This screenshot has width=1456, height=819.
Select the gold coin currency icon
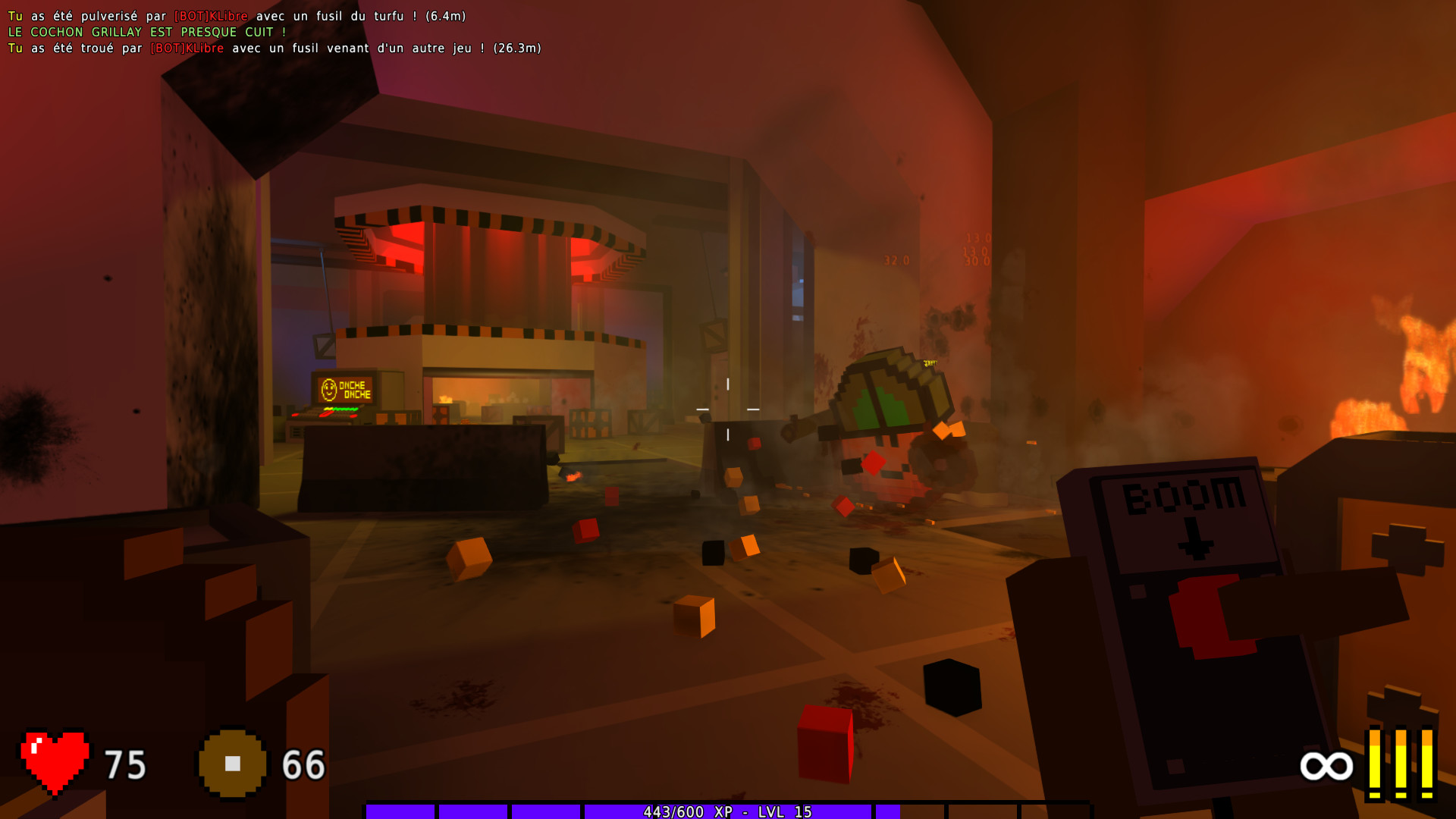pyautogui.click(x=231, y=764)
